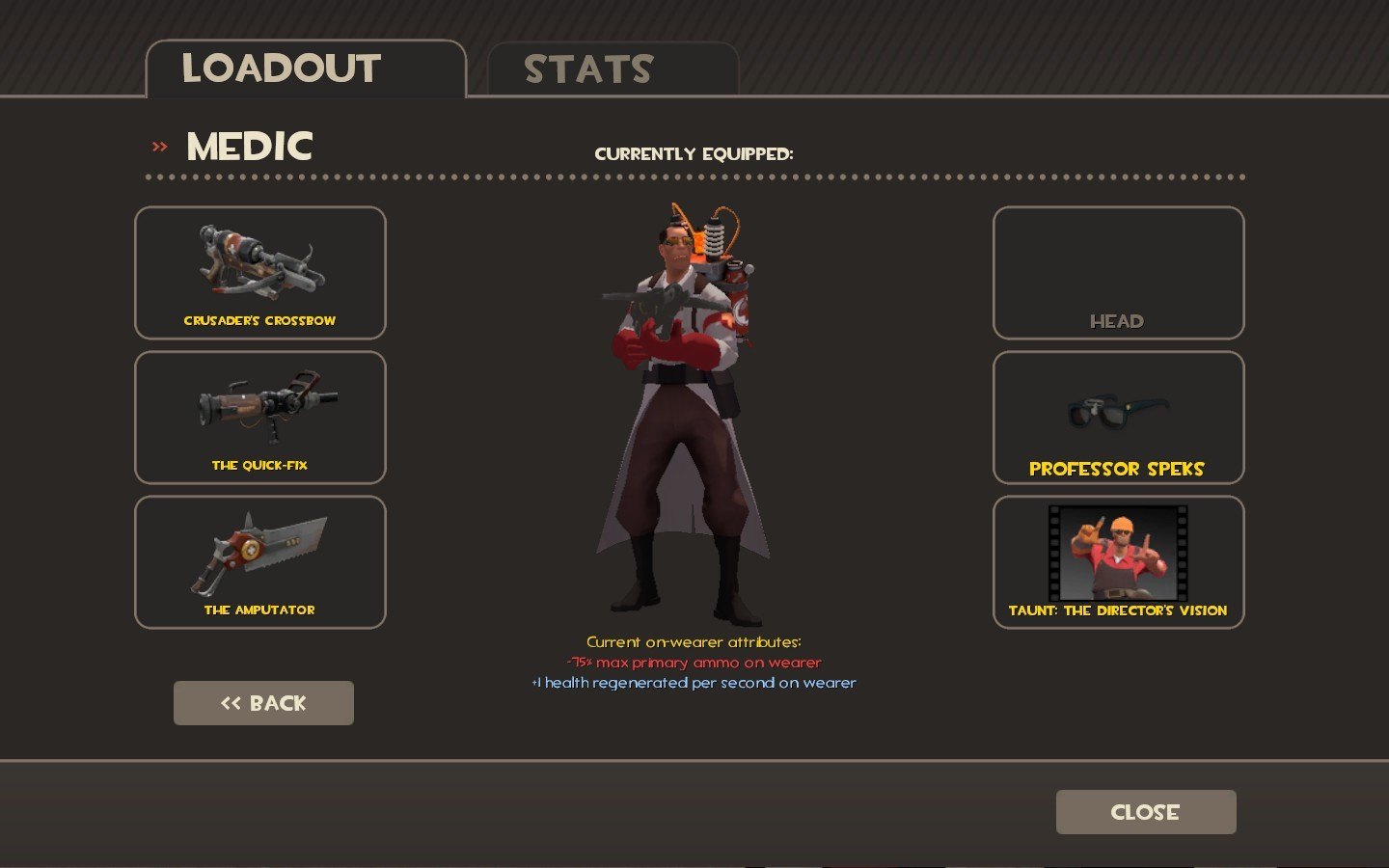The width and height of the screenshot is (1389, 868).
Task: Close the loadout screen
Action: coord(1145,812)
